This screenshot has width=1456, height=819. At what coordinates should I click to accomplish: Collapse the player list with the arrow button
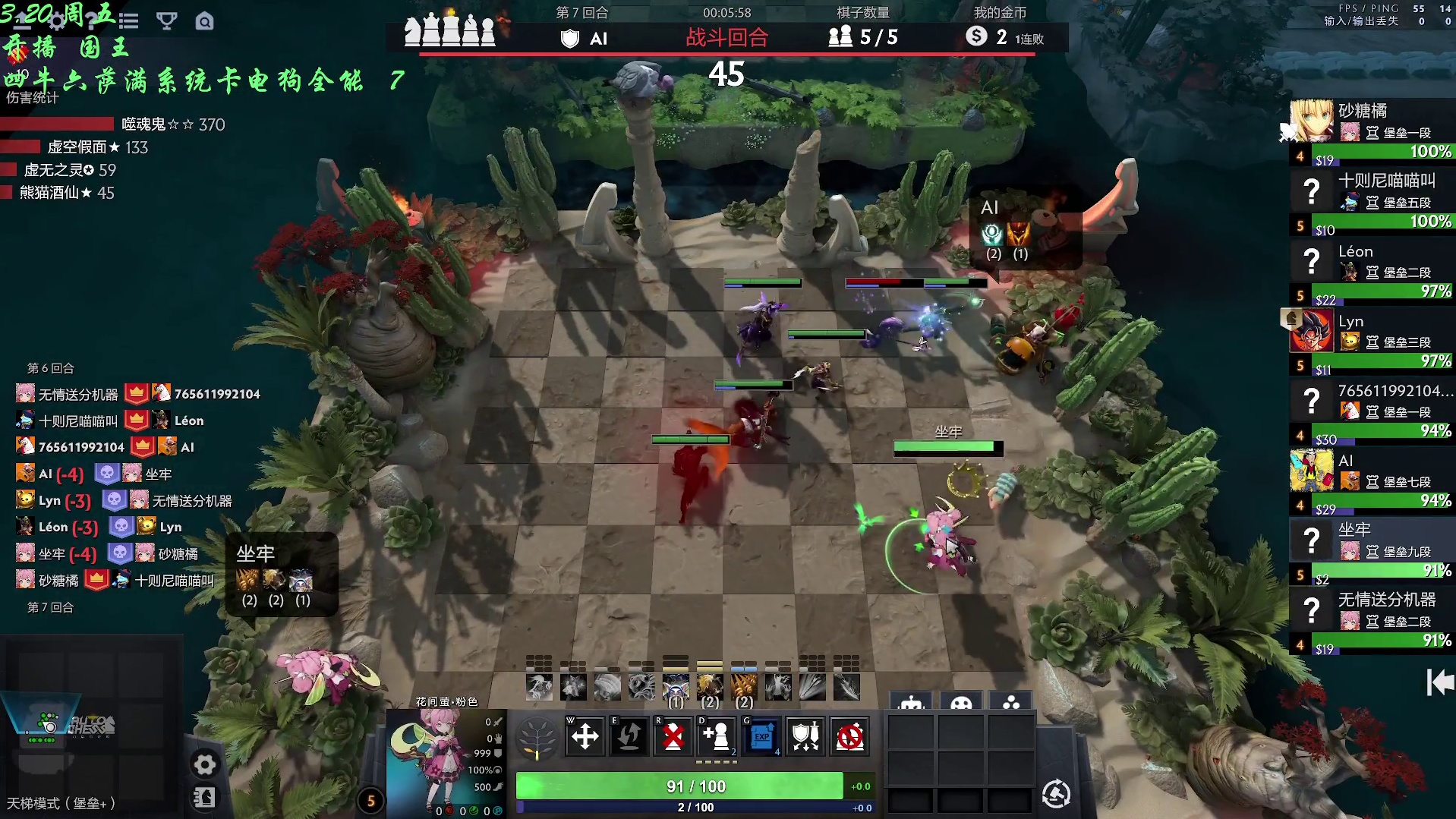tap(1439, 682)
